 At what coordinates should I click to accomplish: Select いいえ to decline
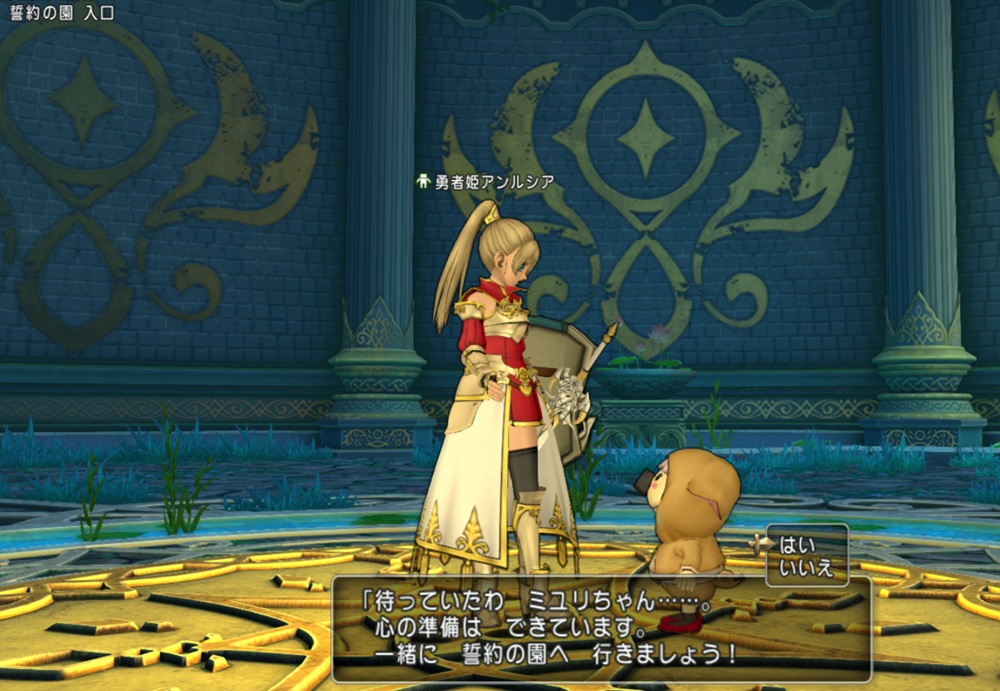point(806,569)
